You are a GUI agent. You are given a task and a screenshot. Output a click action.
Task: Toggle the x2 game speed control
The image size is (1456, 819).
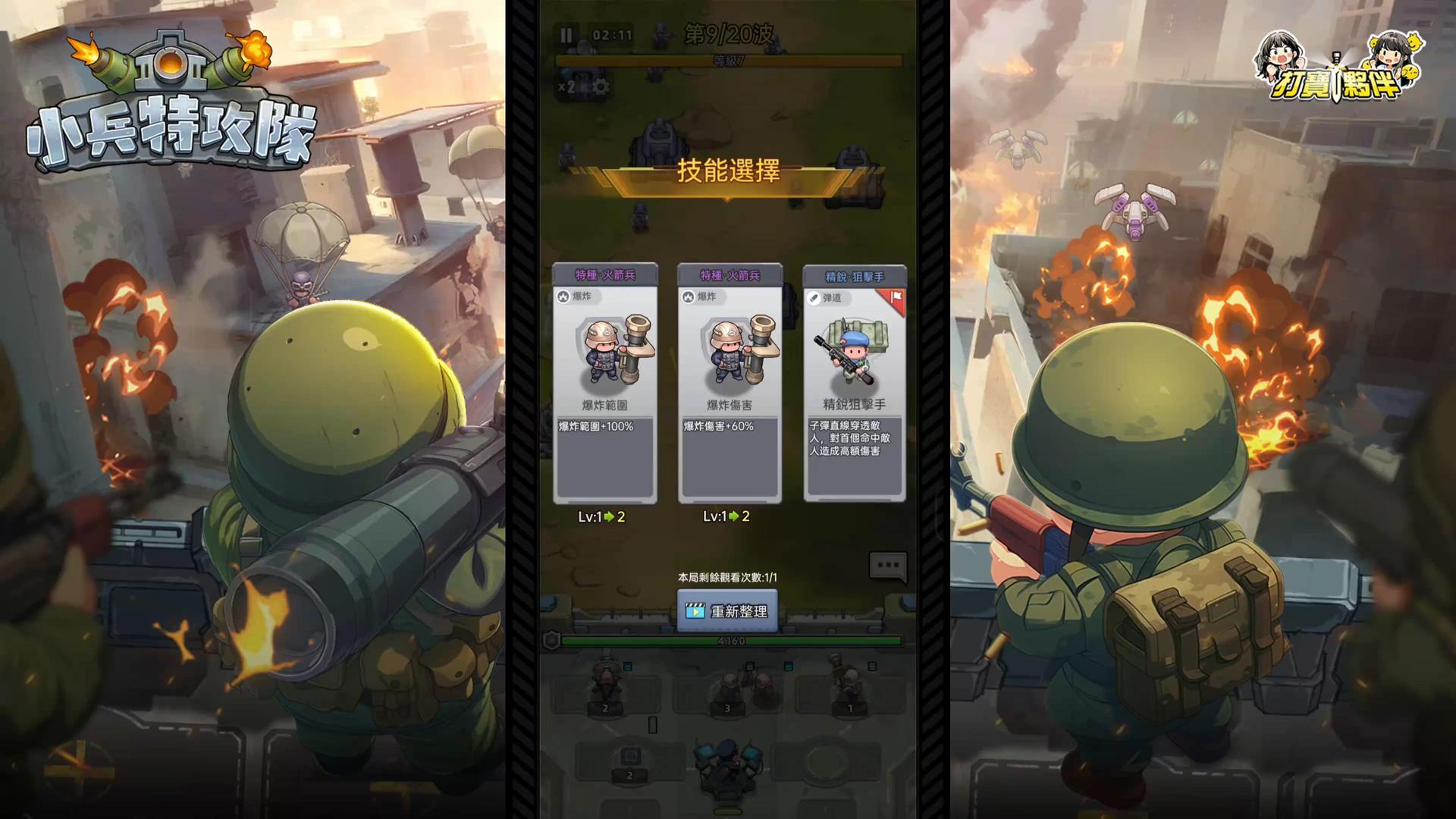pyautogui.click(x=566, y=89)
